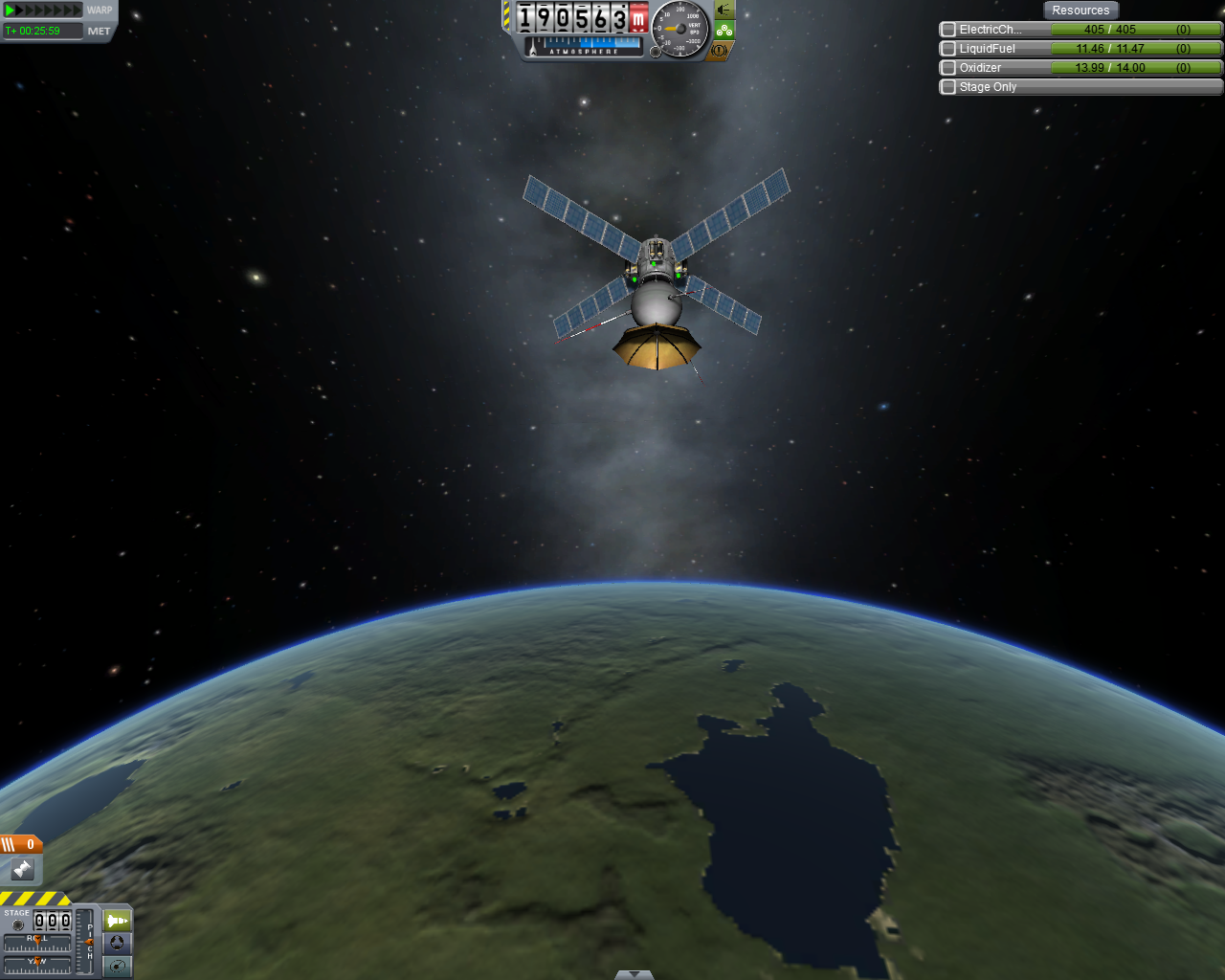Click the orange stage 0 header

[x=21, y=844]
